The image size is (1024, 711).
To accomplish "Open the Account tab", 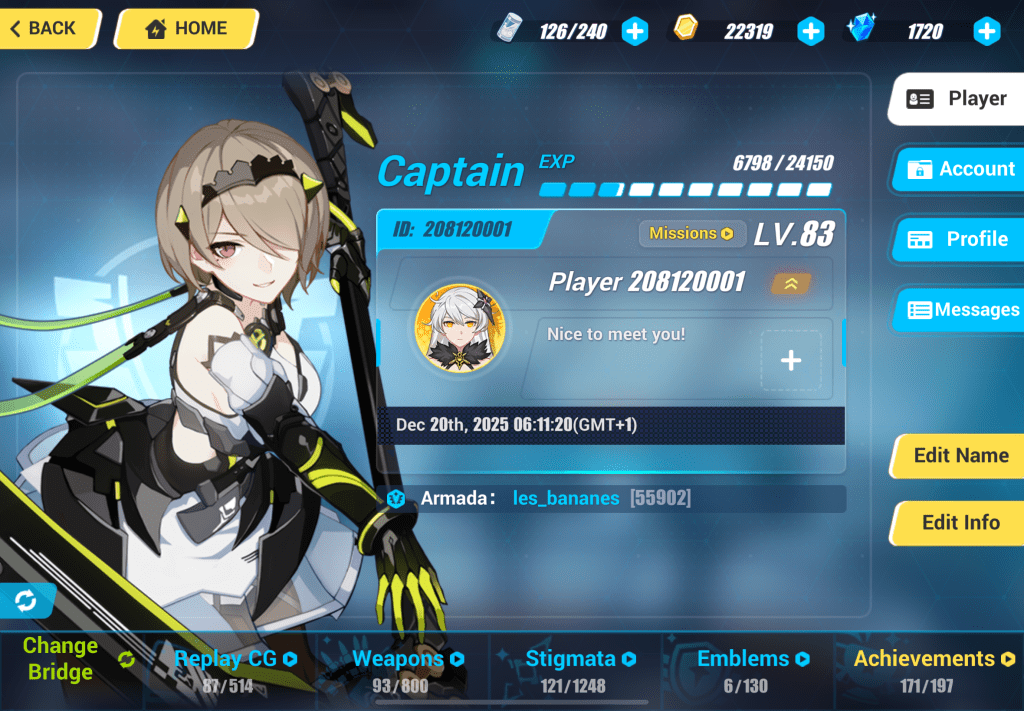I will 959,169.
